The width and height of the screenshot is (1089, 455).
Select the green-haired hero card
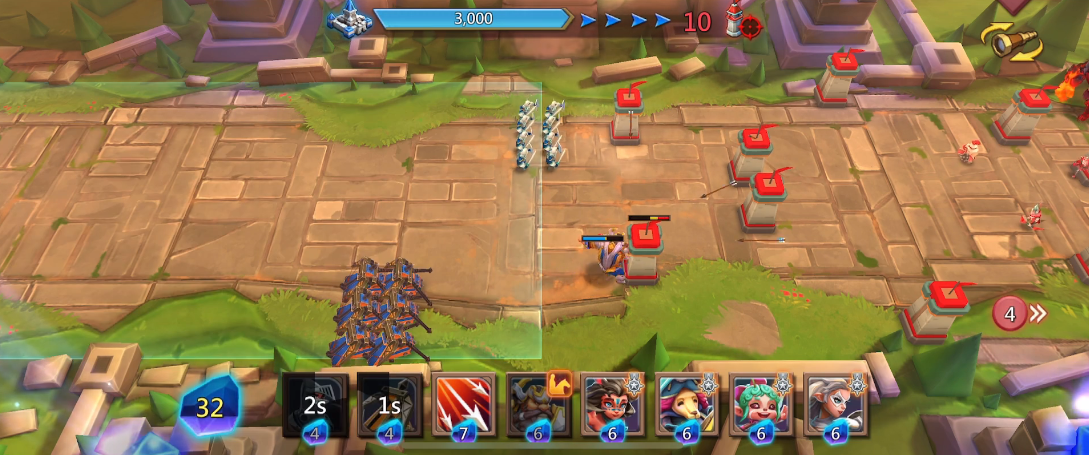762,405
